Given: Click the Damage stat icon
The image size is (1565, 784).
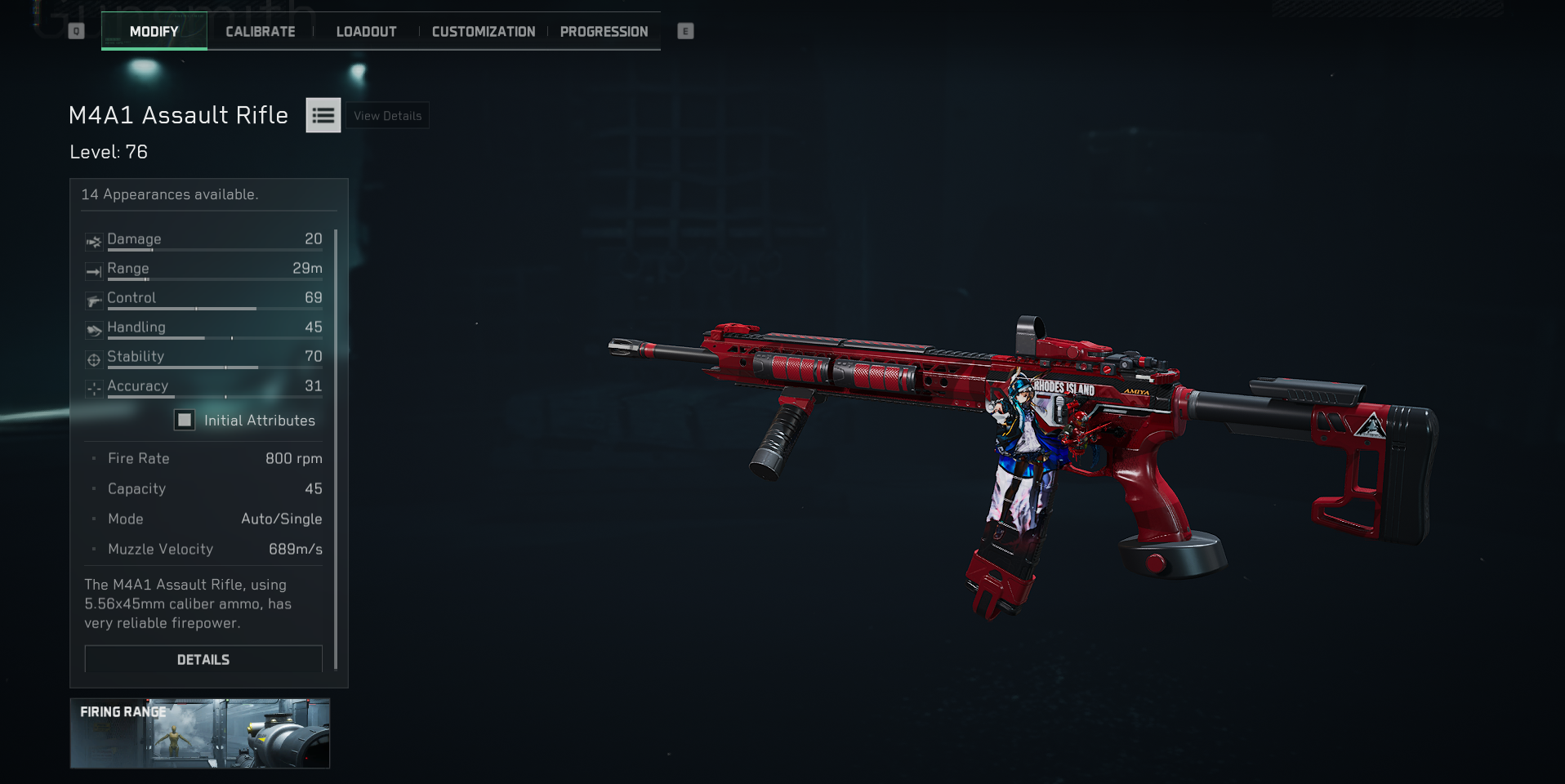Looking at the screenshot, I should point(92,239).
